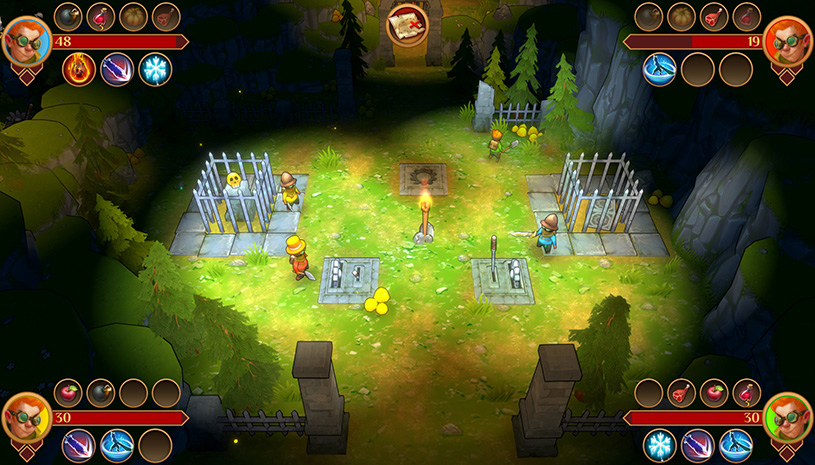The image size is (815, 465).
Task: Activate the whirlwind ability of the 19-health player
Action: coord(659,69)
